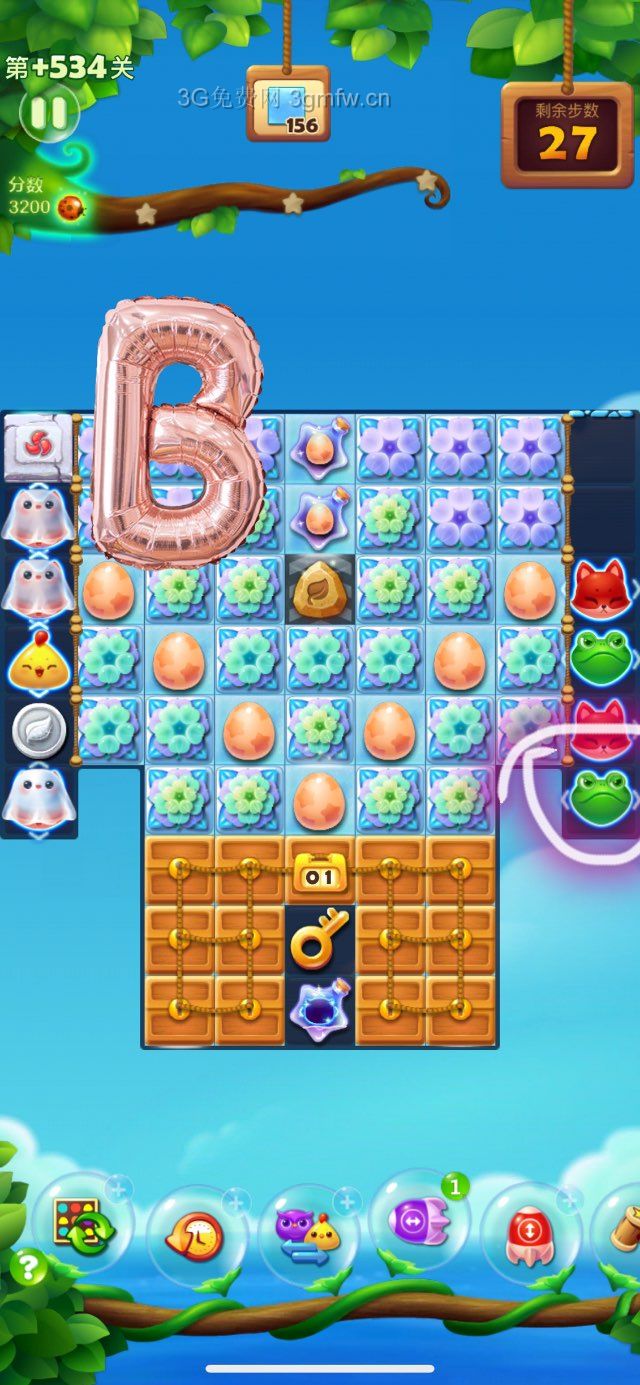Tap the purple potion bottle below the key

point(319,1008)
